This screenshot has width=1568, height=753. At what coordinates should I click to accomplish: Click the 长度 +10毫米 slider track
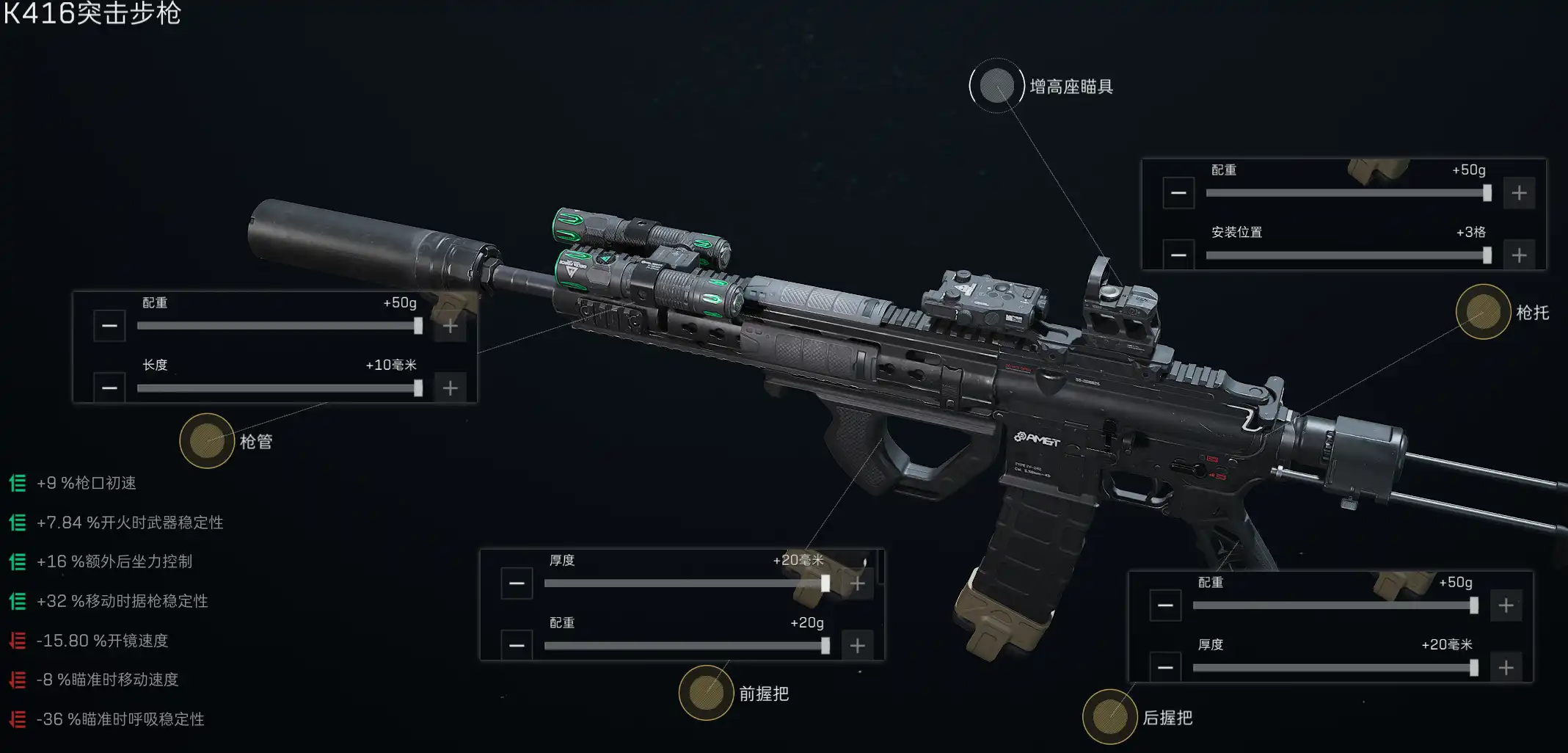(x=279, y=388)
